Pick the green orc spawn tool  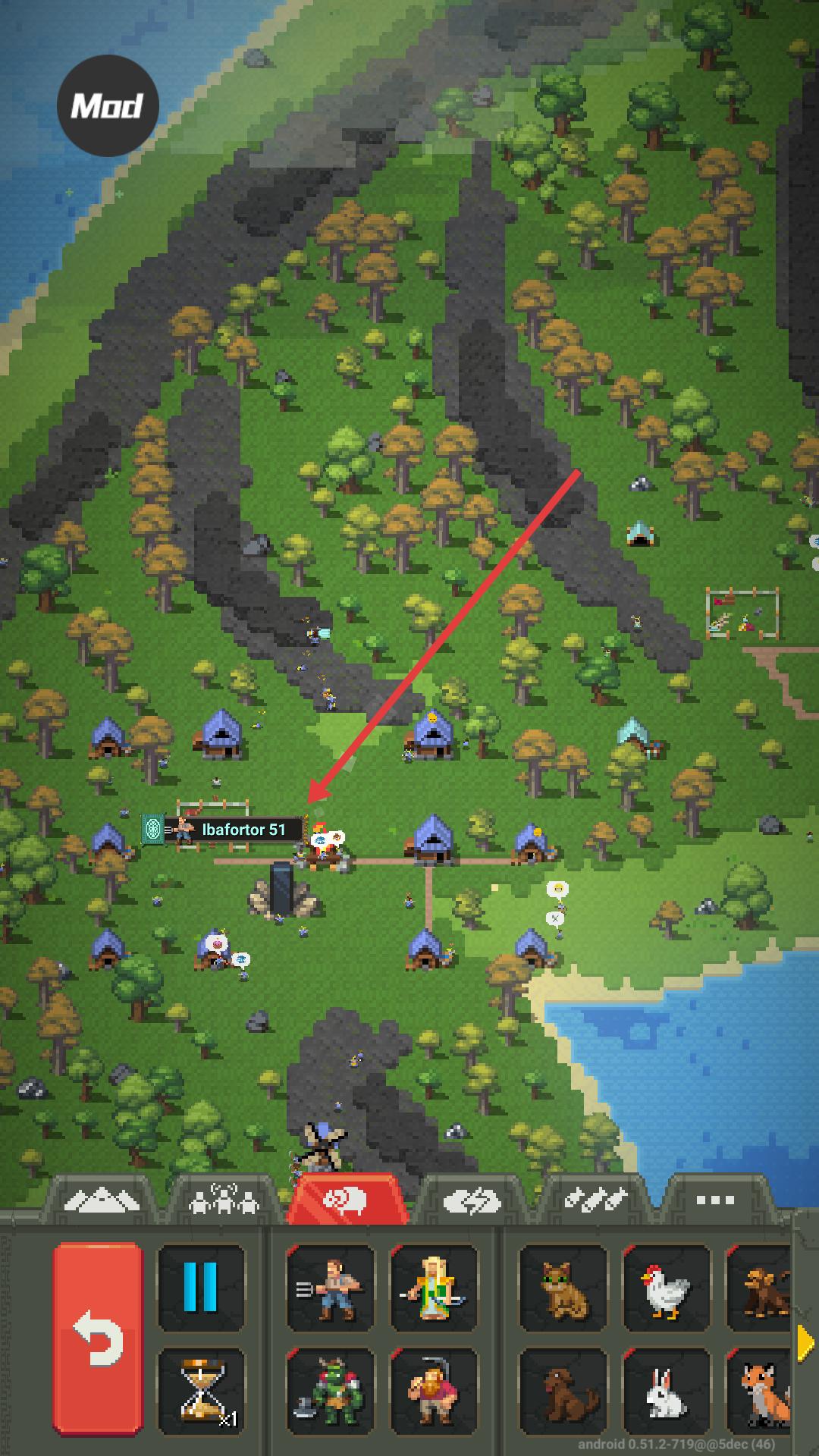click(x=330, y=1390)
